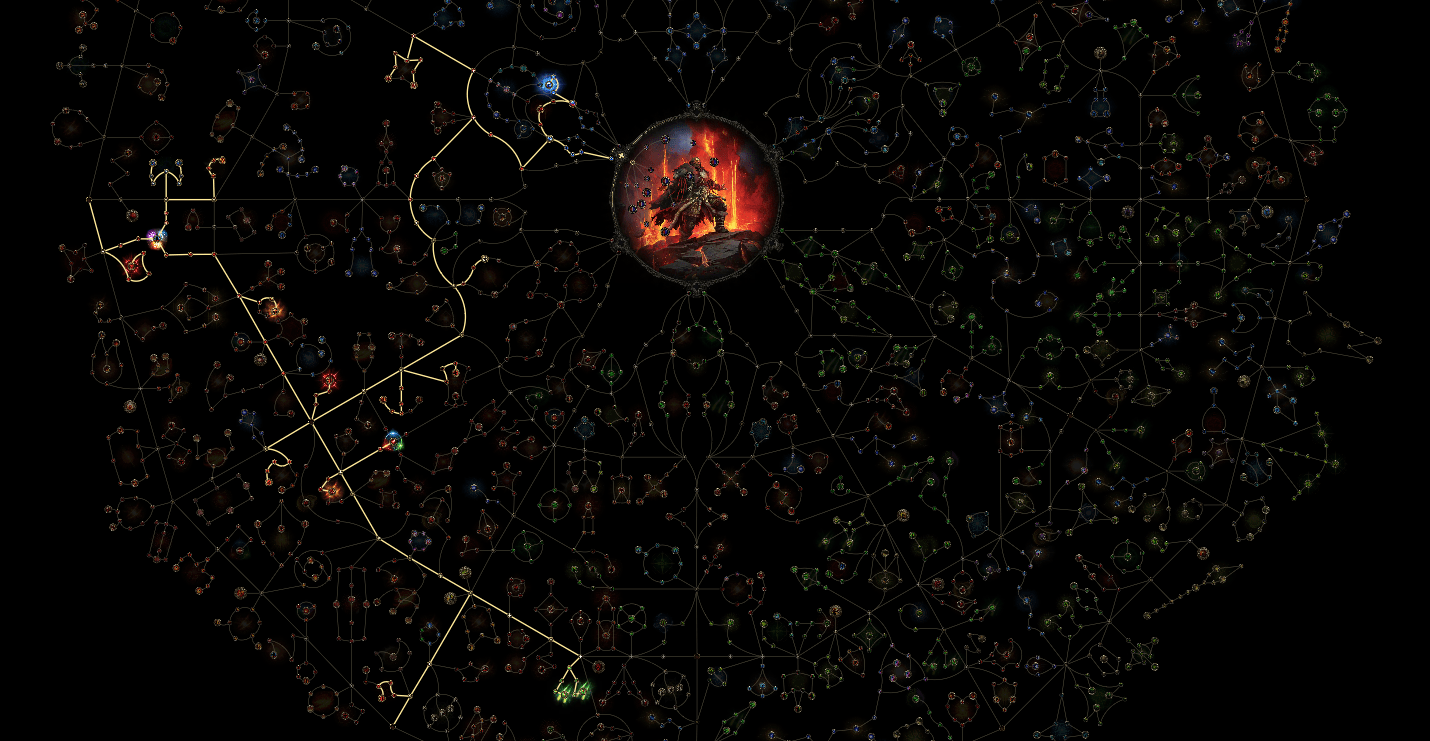Allocate the red glowing notable below the left jewel socket
Viewport: 1430px width, 741px height.
point(131,266)
